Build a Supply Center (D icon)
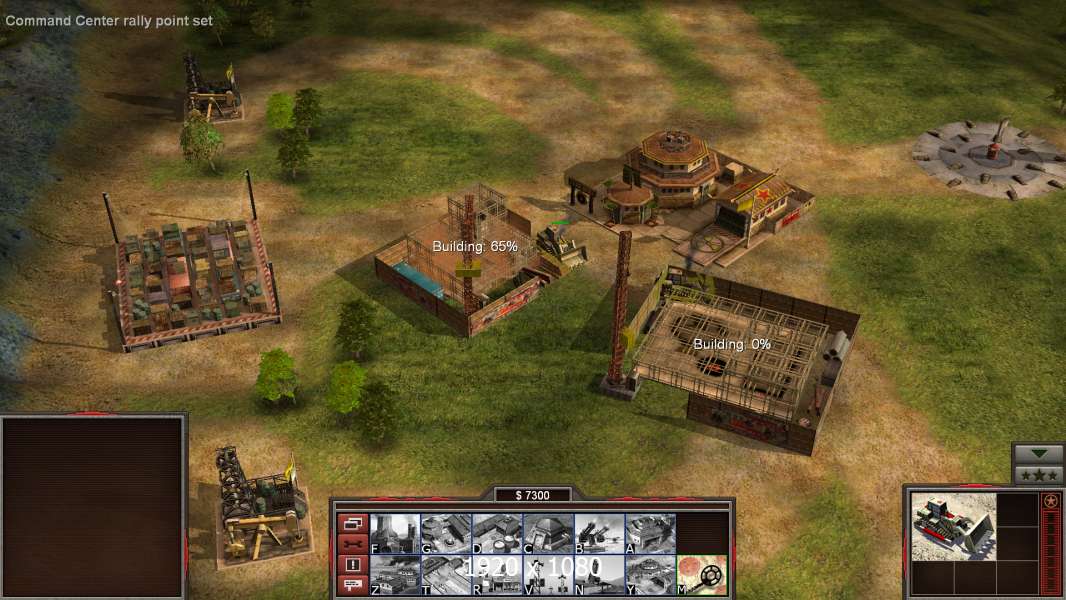The height and width of the screenshot is (600, 1066). 497,533
